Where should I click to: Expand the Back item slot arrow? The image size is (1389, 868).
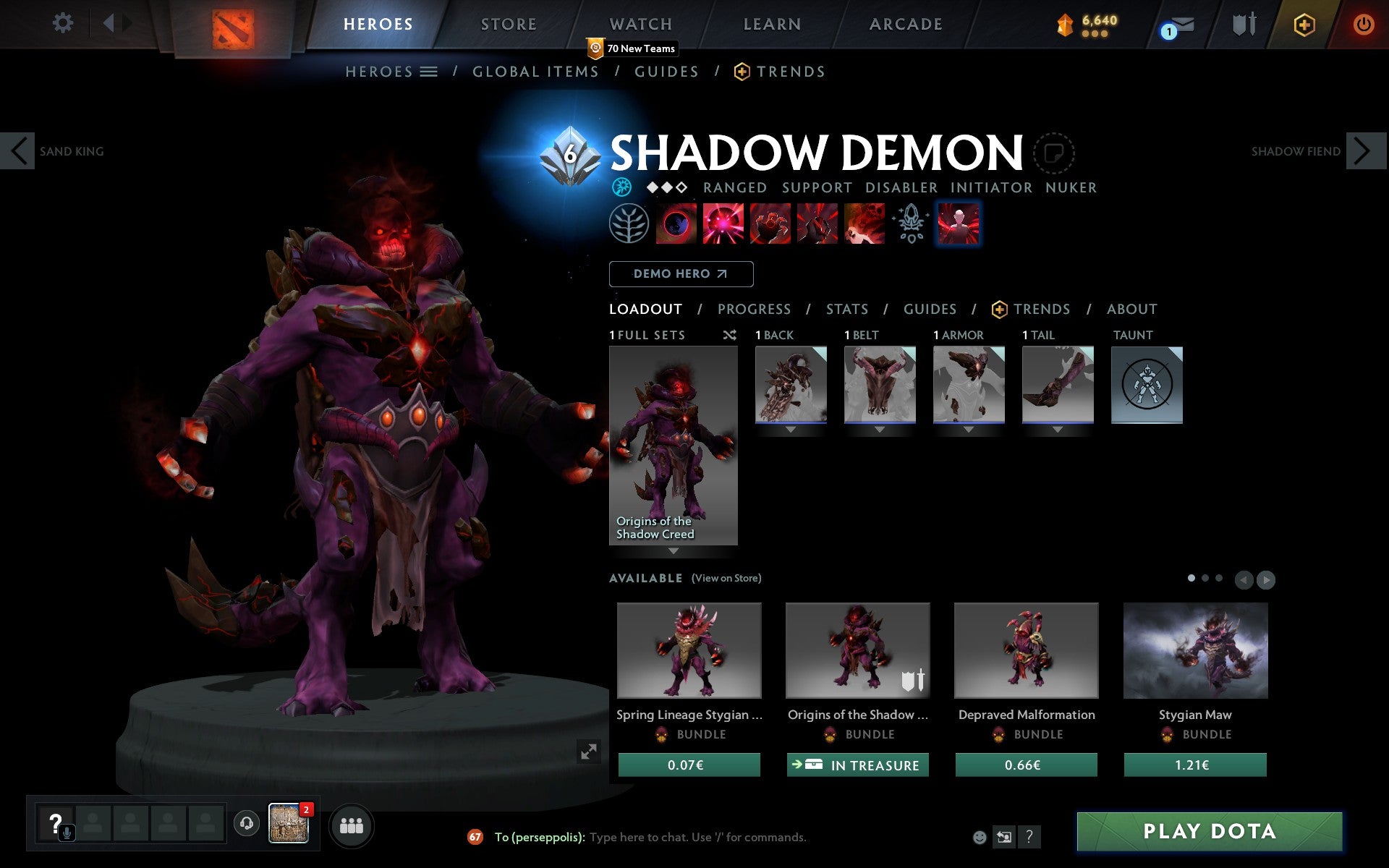click(x=789, y=428)
